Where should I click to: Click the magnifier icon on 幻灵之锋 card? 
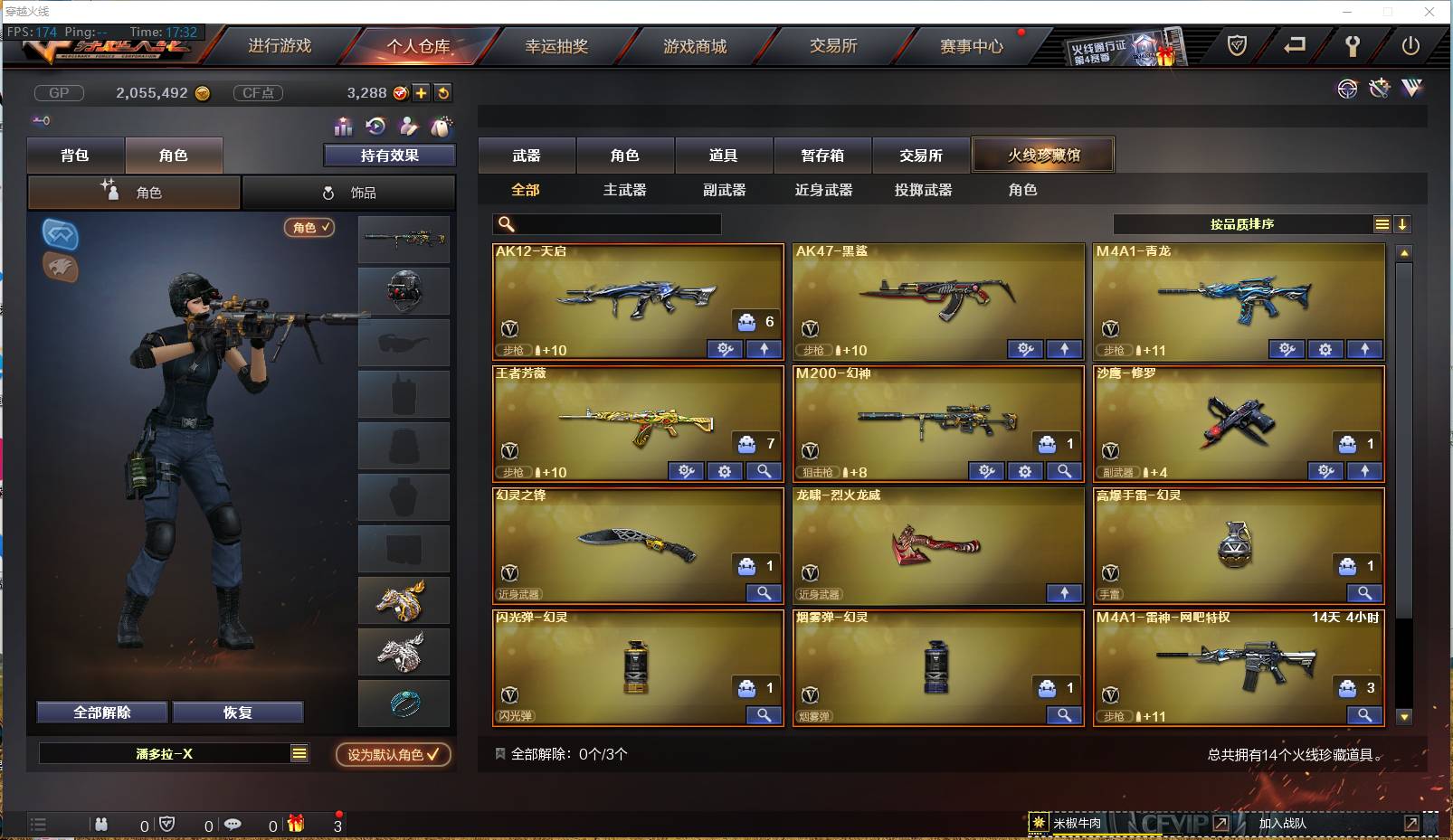pos(764,593)
